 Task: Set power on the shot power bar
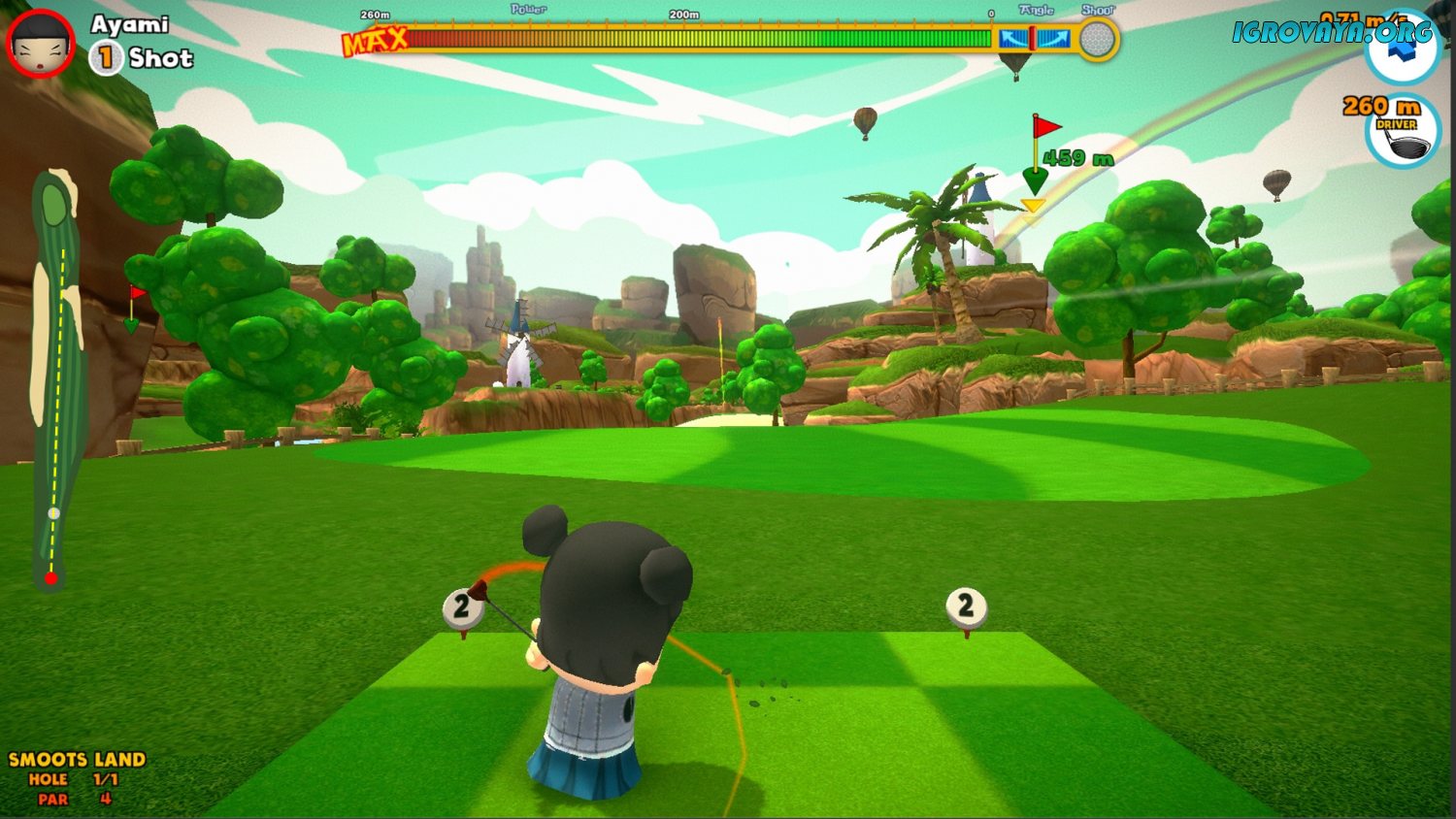click(x=699, y=39)
